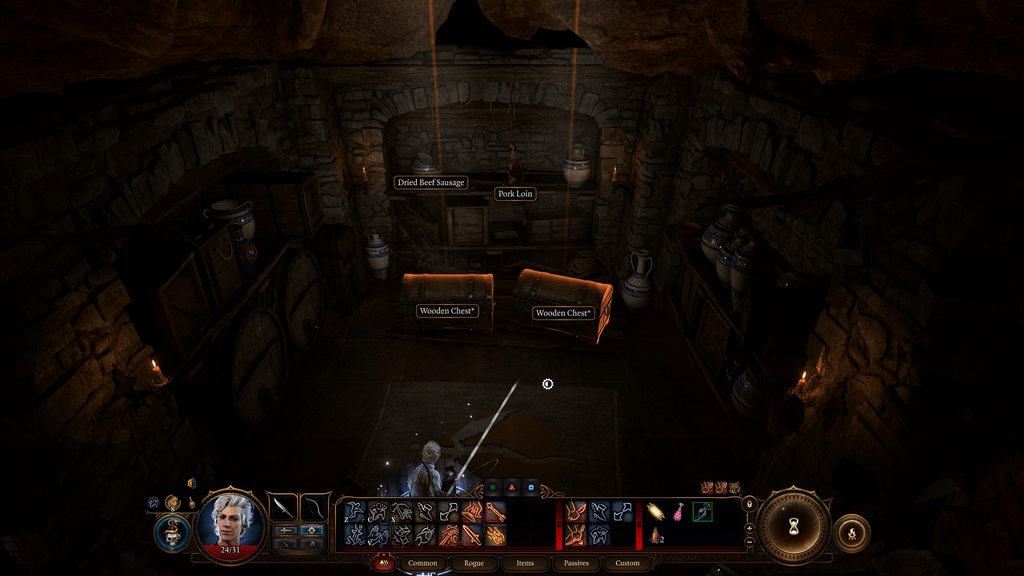Open the campfire rest menu button
The image size is (1024, 576).
(x=851, y=533)
